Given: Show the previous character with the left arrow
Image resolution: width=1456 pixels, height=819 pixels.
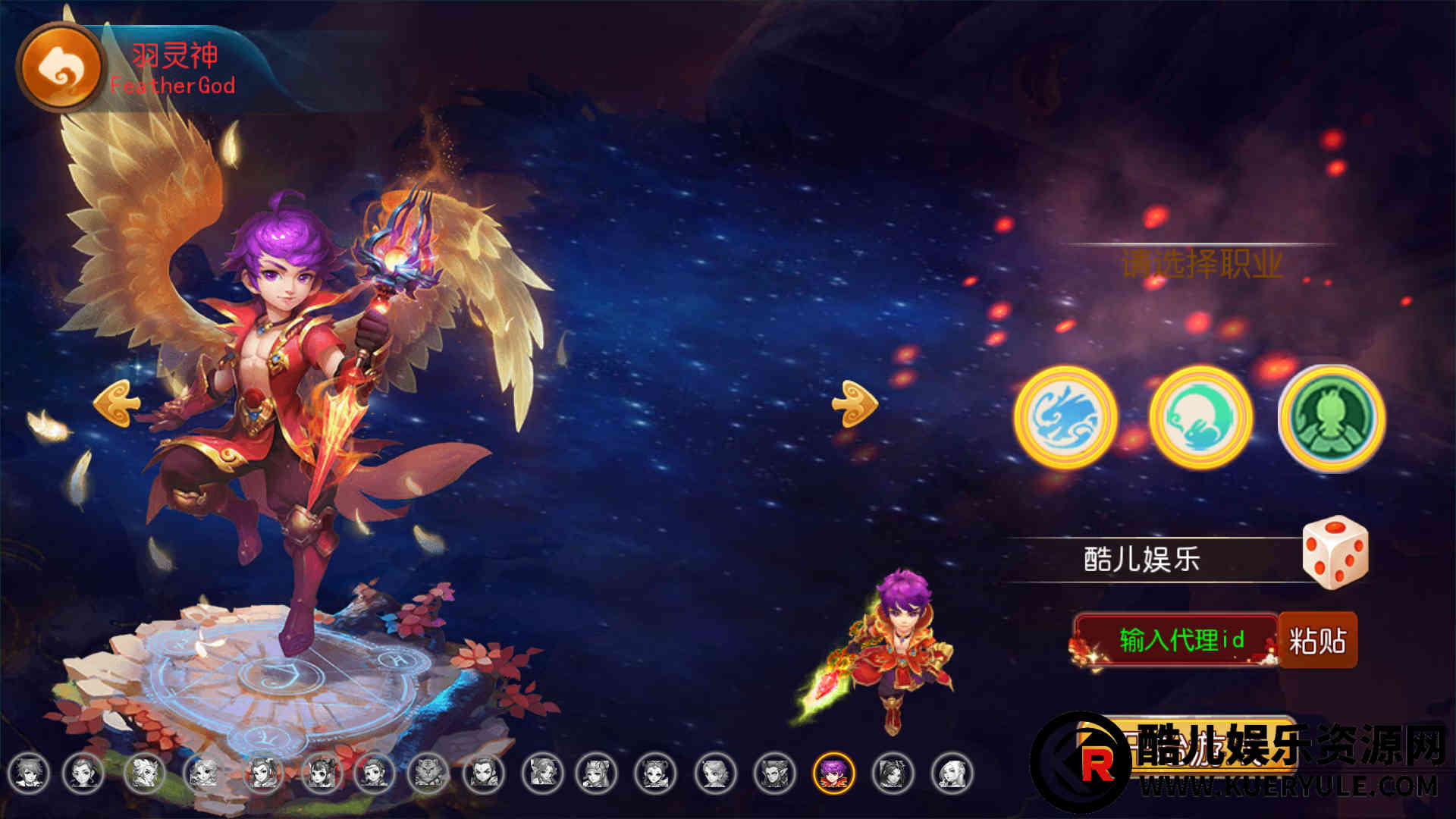Looking at the screenshot, I should [x=116, y=403].
